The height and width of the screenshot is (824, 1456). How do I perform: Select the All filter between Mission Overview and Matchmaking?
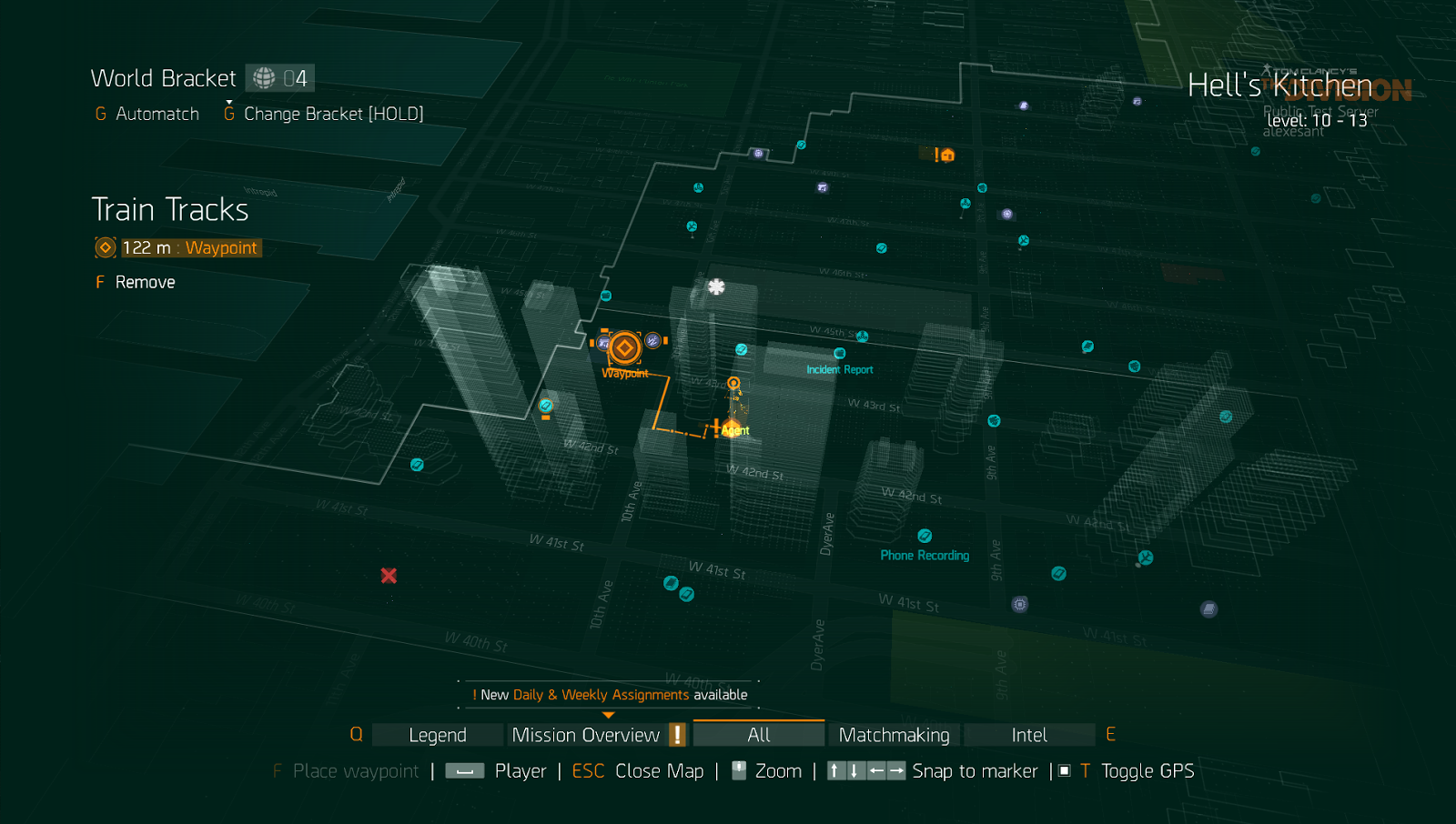(758, 734)
